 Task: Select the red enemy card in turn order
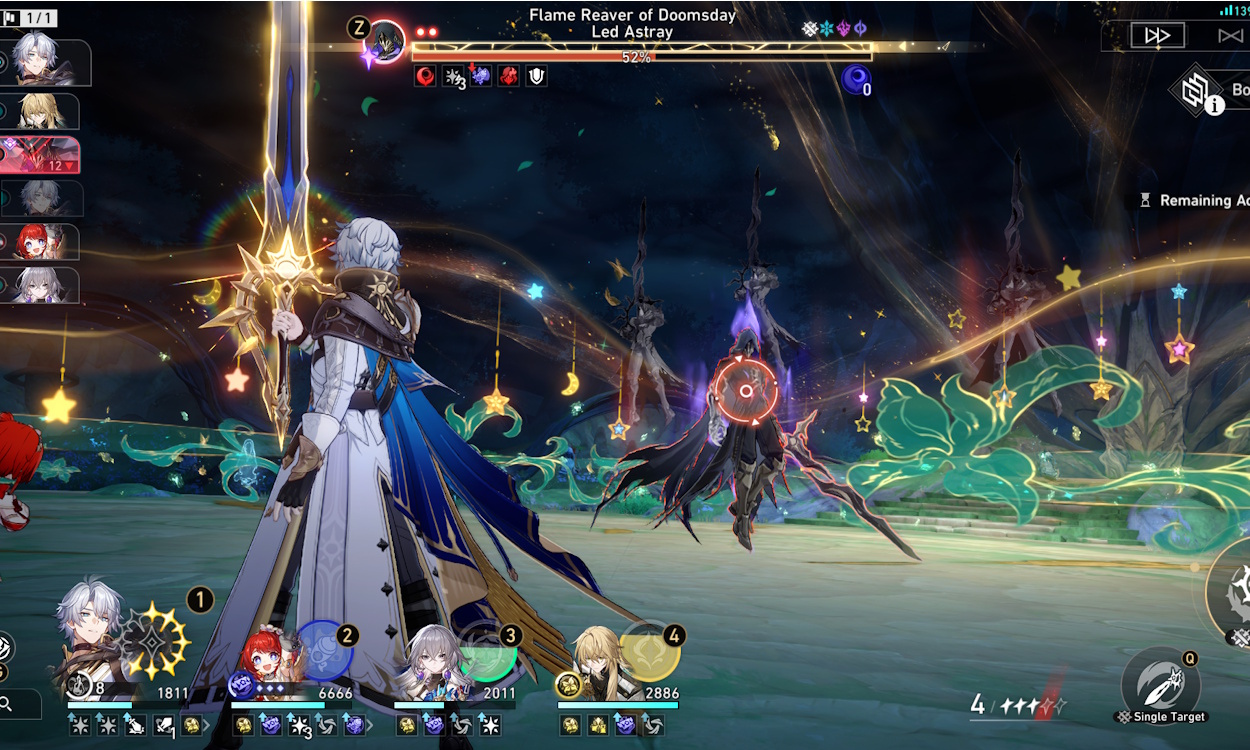tap(42, 156)
